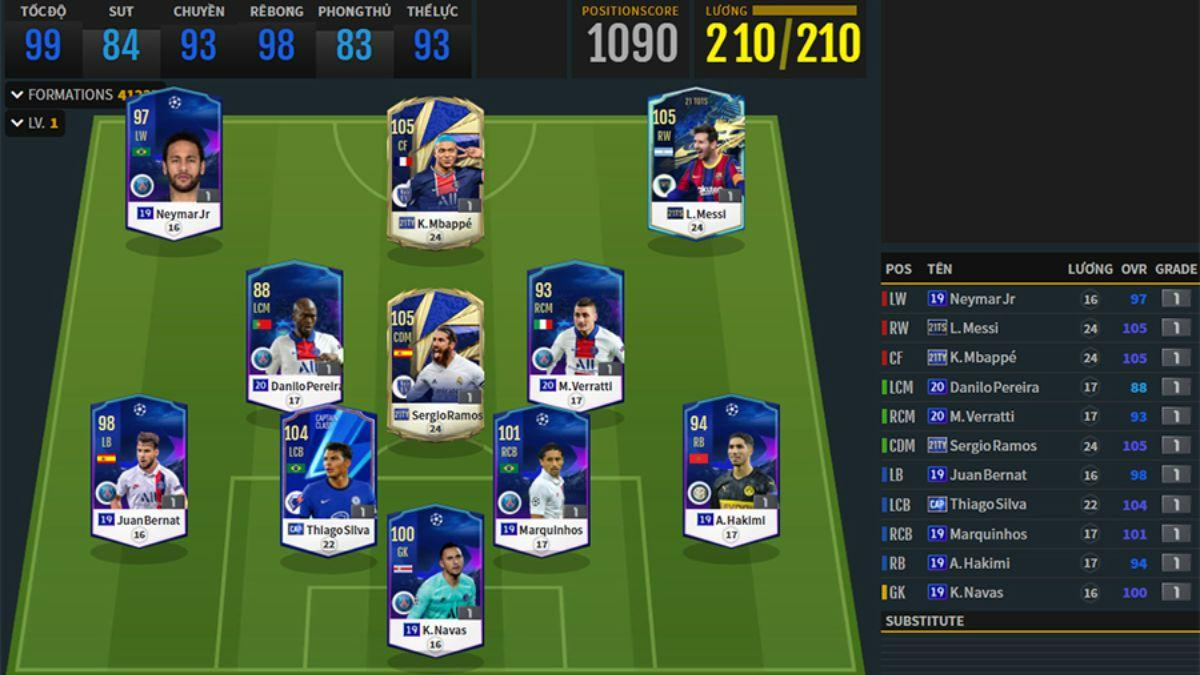This screenshot has width=1200, height=675.
Task: Pick the K. Mbappé CF card
Action: (x=435, y=172)
